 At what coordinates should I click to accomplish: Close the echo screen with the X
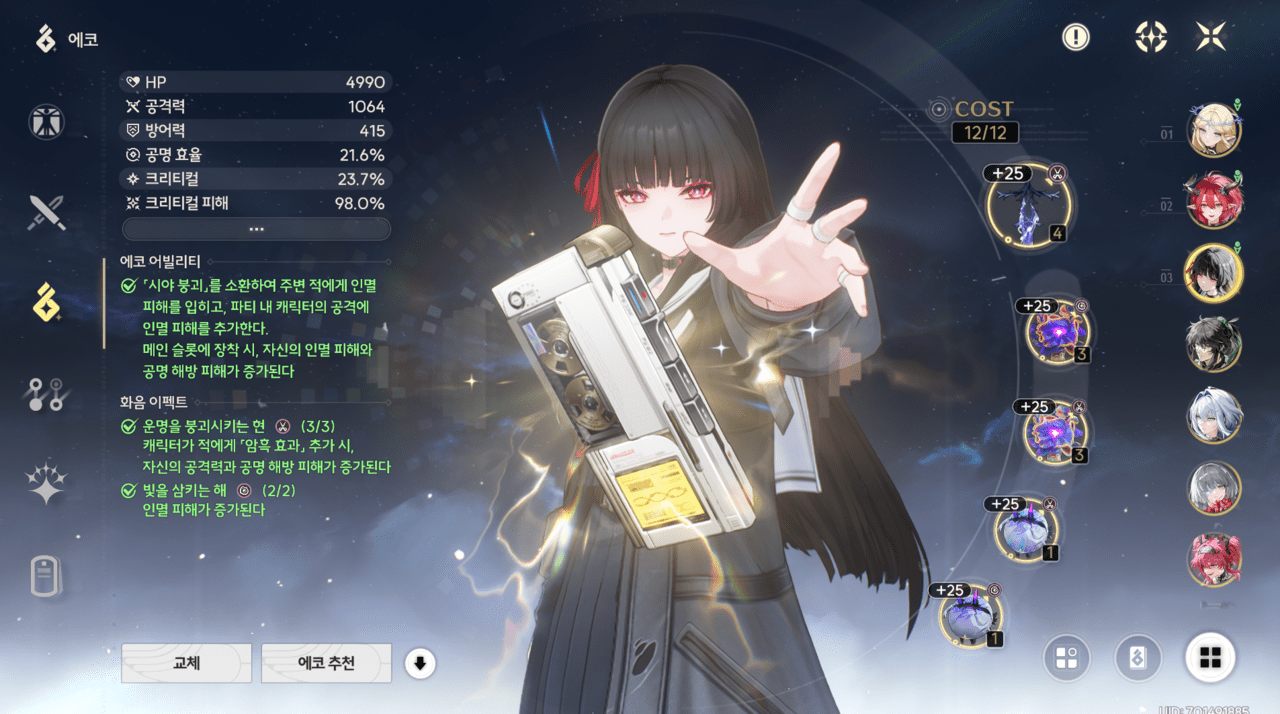click(x=1211, y=37)
